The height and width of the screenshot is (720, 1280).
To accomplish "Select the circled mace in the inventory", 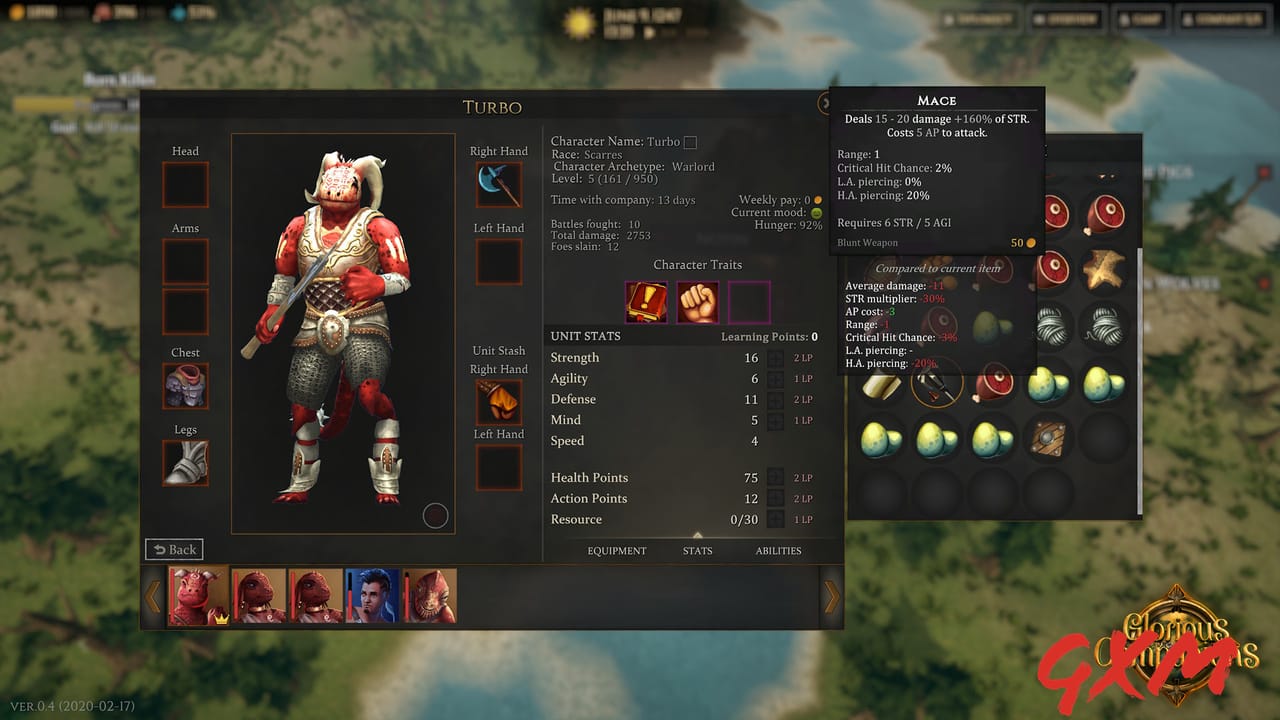I will 937,381.
